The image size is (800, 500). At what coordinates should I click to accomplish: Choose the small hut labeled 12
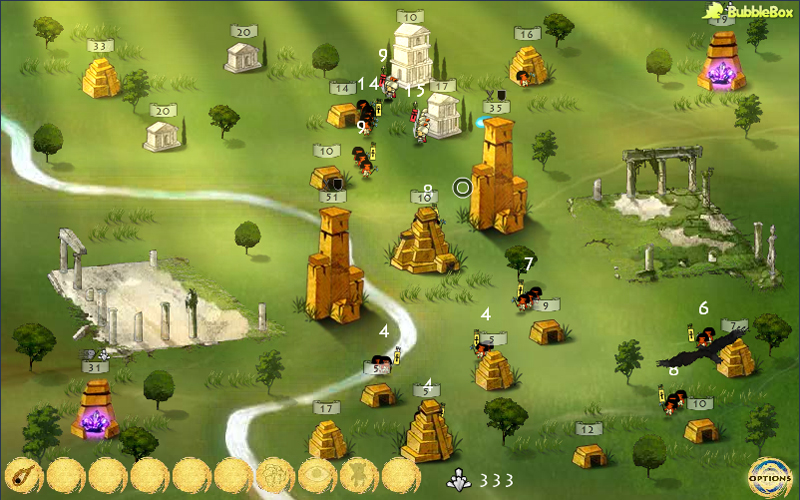coord(589,454)
